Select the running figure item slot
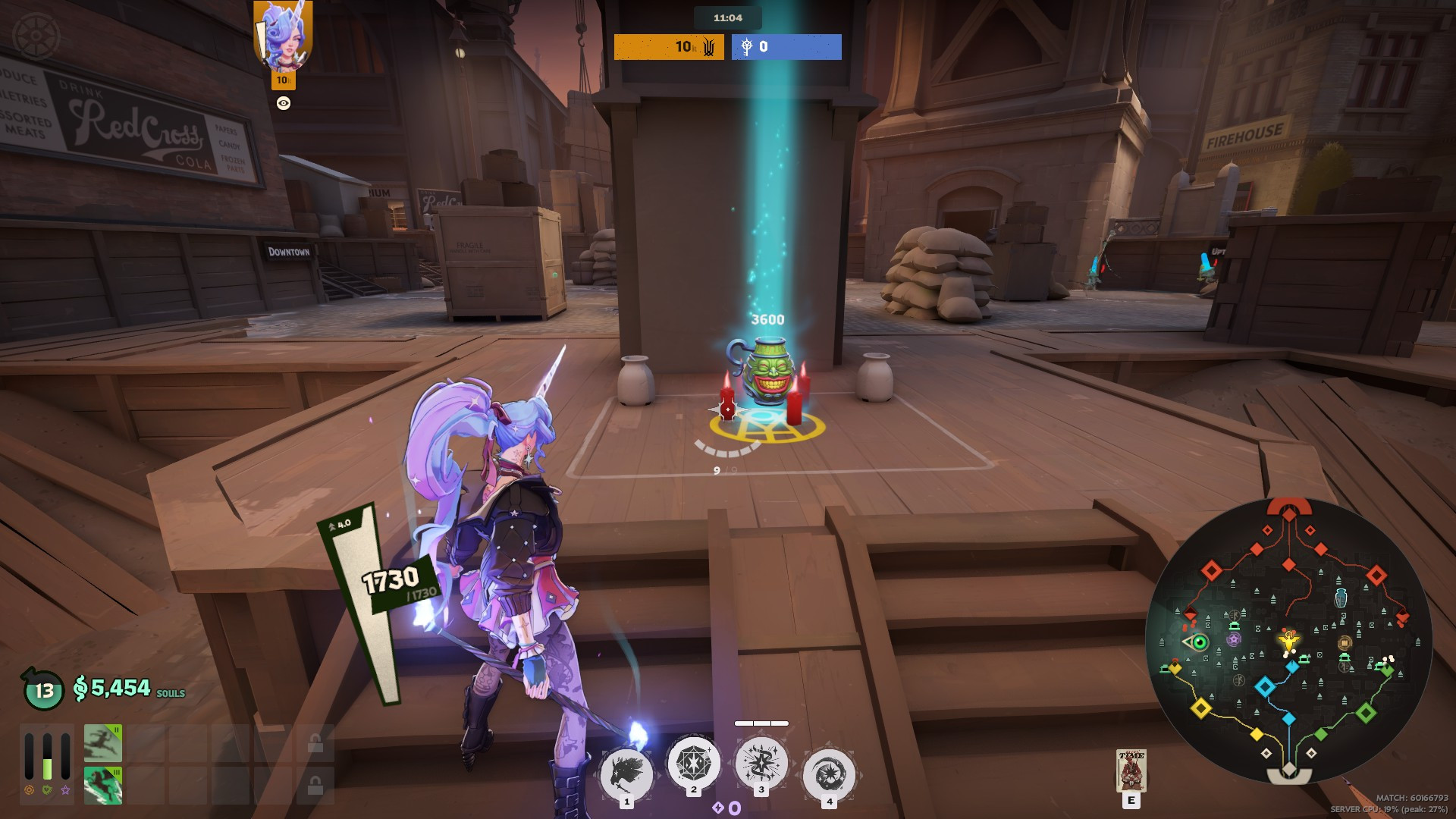This screenshot has height=819, width=1456. coord(103,743)
